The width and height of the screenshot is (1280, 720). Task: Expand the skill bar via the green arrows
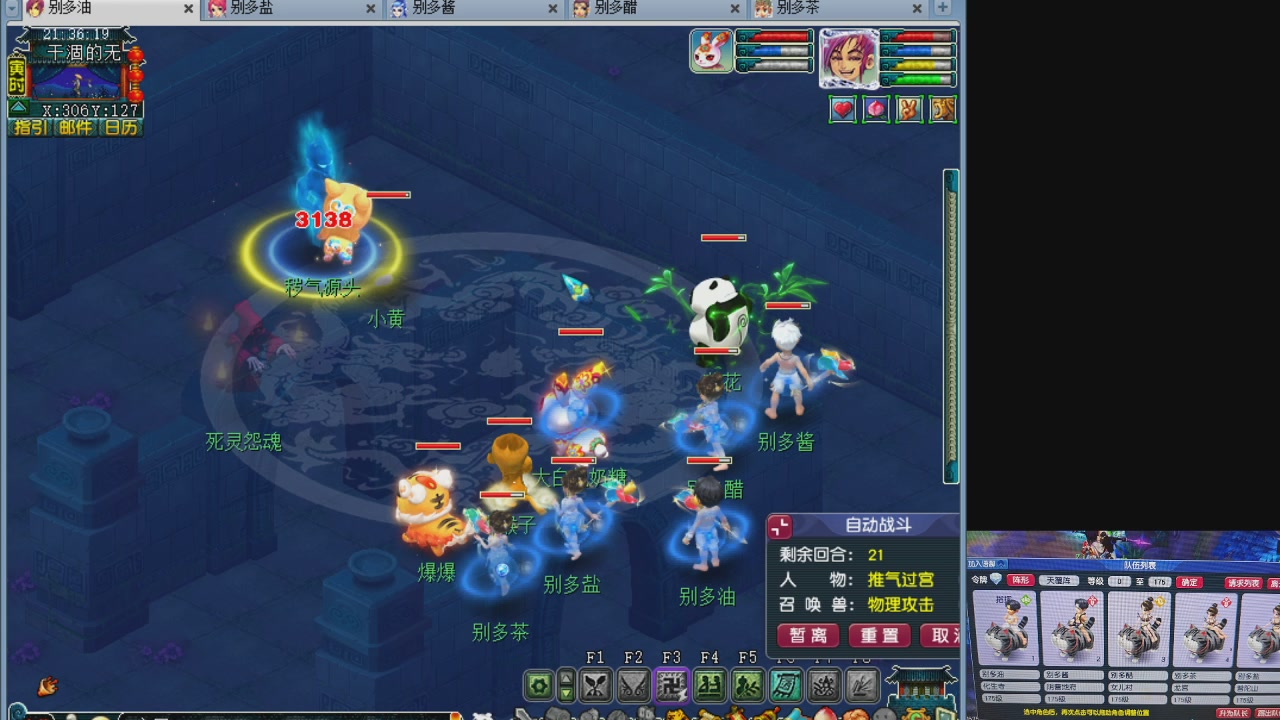[x=566, y=686]
